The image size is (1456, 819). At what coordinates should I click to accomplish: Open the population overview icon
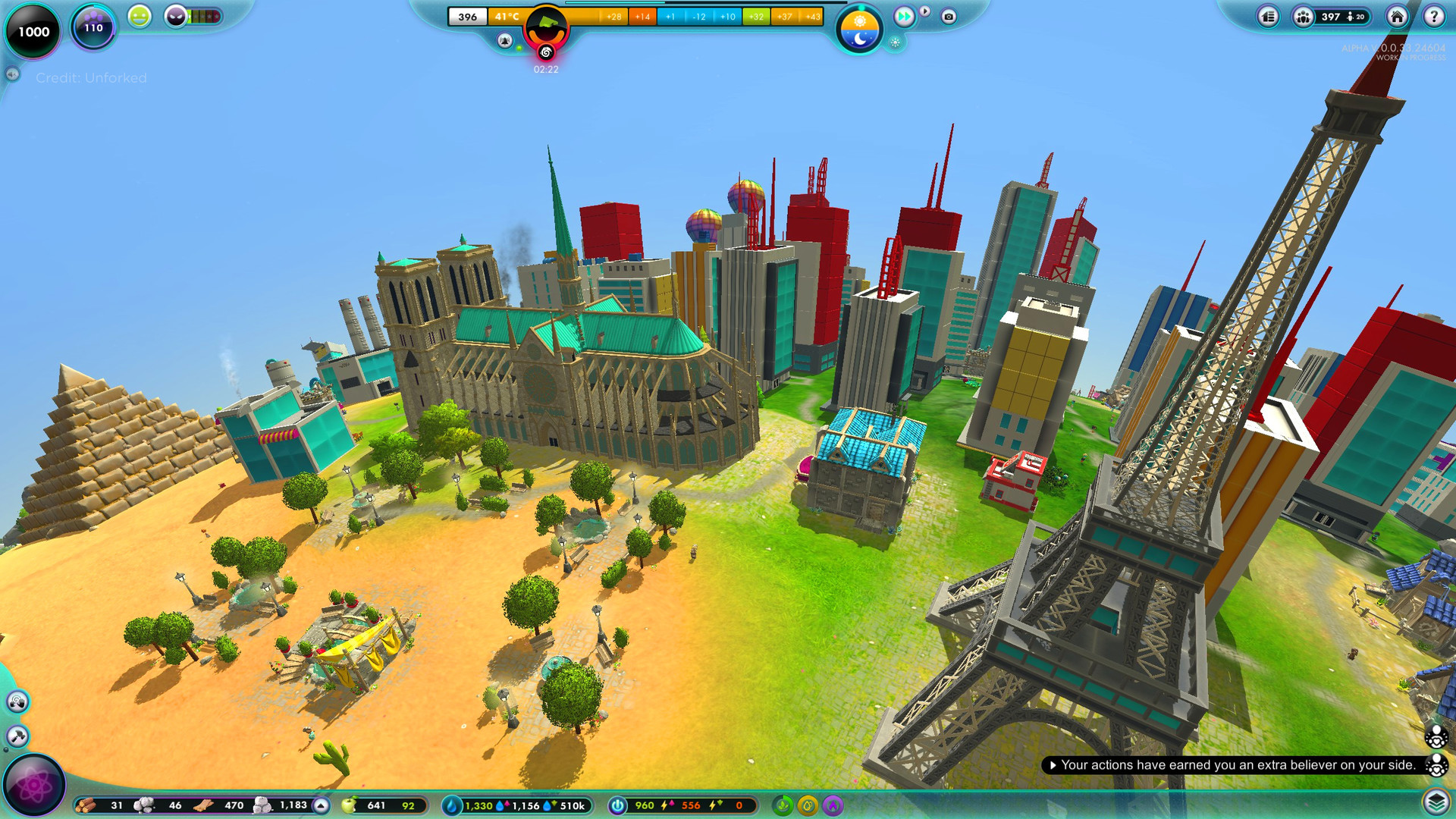(1303, 17)
